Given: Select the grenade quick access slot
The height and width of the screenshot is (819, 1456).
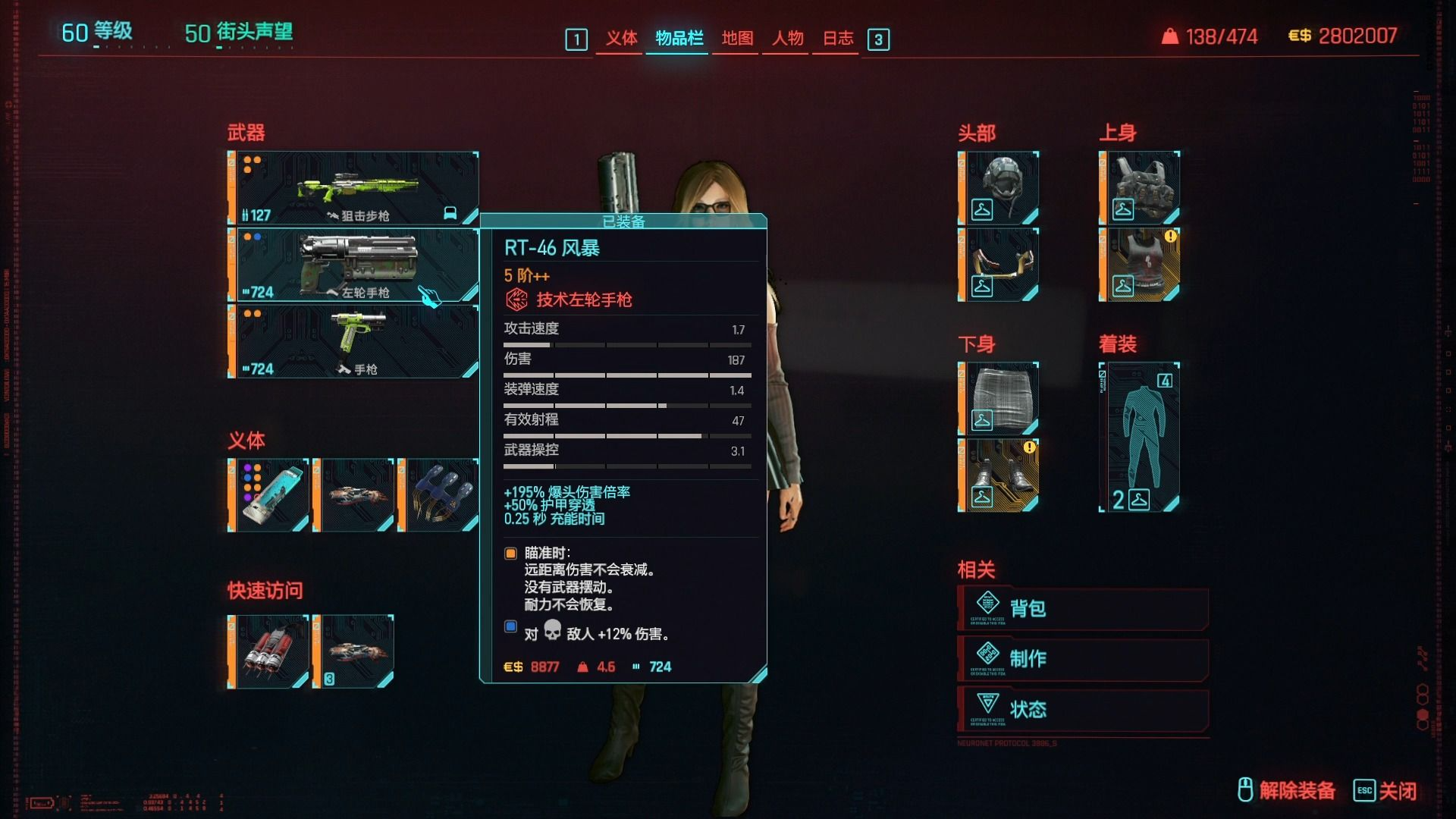Looking at the screenshot, I should (x=268, y=651).
